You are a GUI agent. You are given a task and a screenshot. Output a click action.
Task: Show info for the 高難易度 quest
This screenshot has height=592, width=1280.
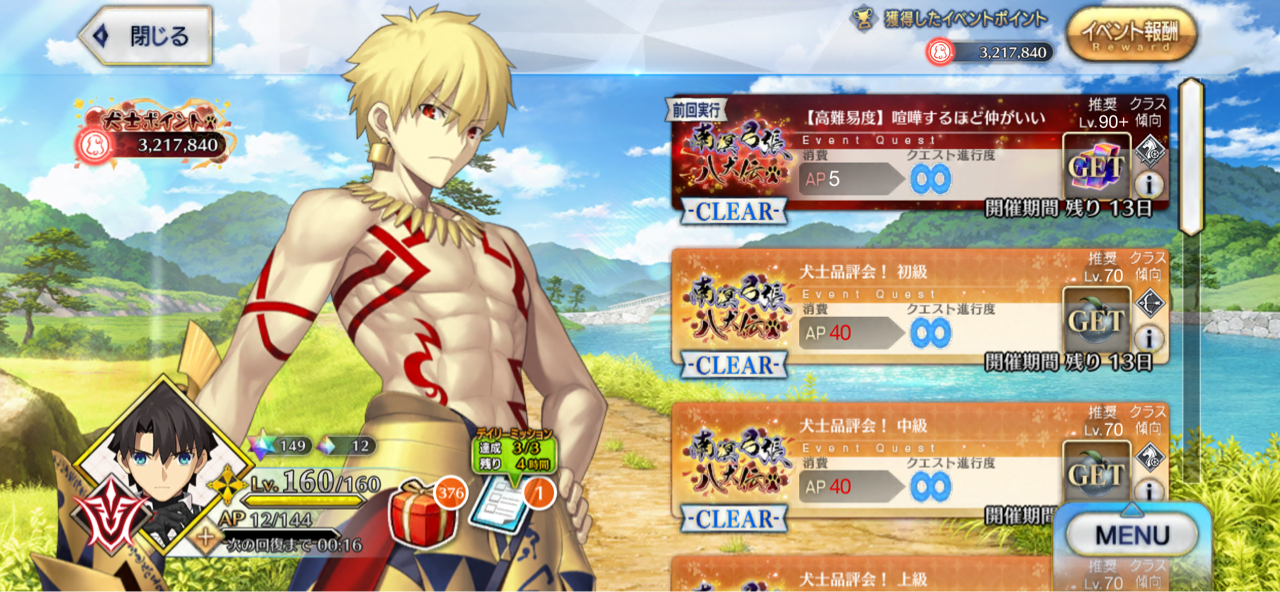1149,184
